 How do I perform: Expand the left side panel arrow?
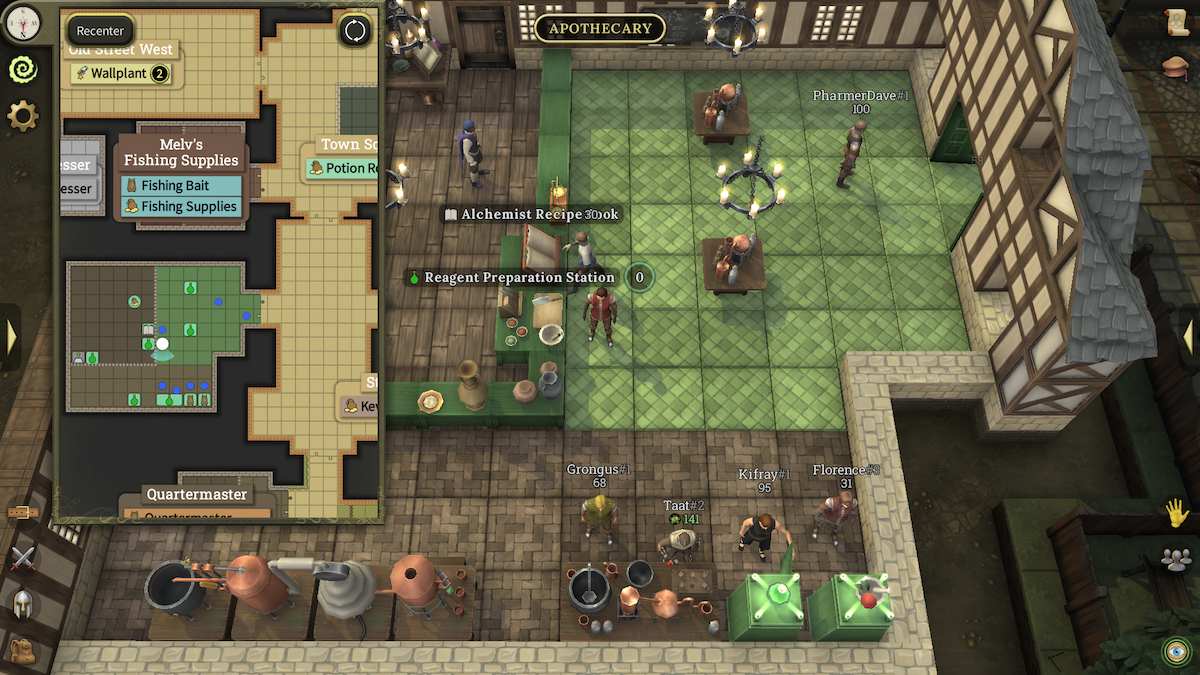(x=11, y=337)
